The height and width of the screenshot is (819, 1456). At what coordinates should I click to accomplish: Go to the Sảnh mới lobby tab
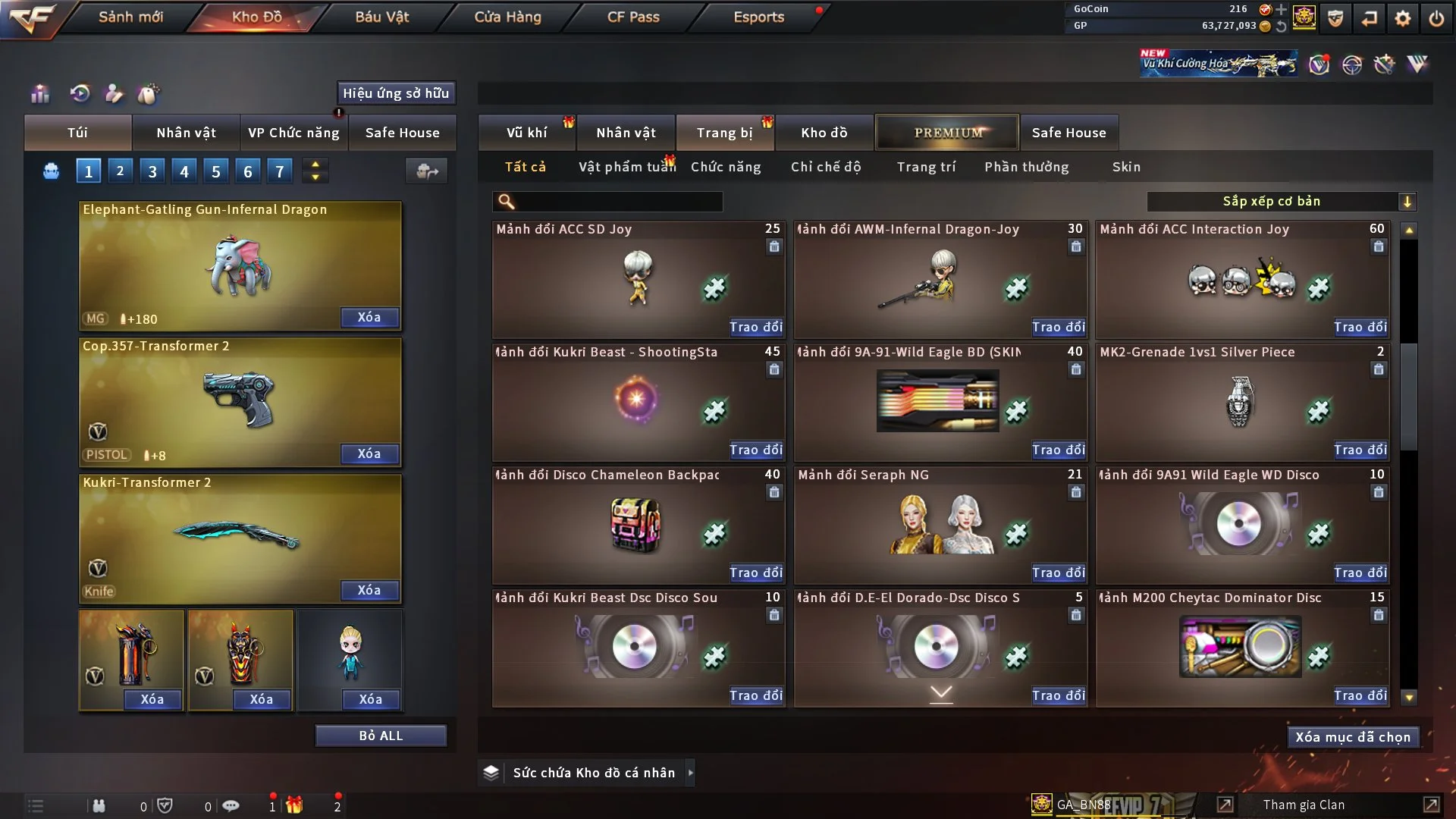(130, 17)
